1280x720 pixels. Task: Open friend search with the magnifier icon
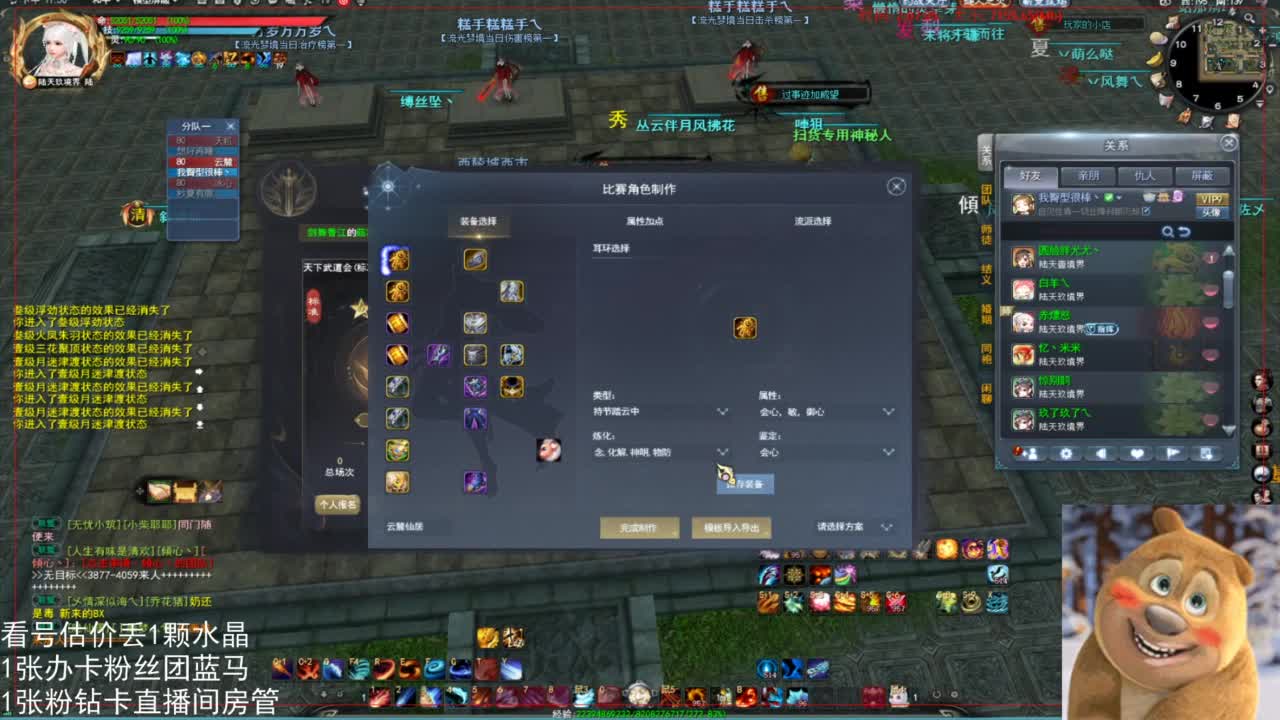pos(1167,231)
